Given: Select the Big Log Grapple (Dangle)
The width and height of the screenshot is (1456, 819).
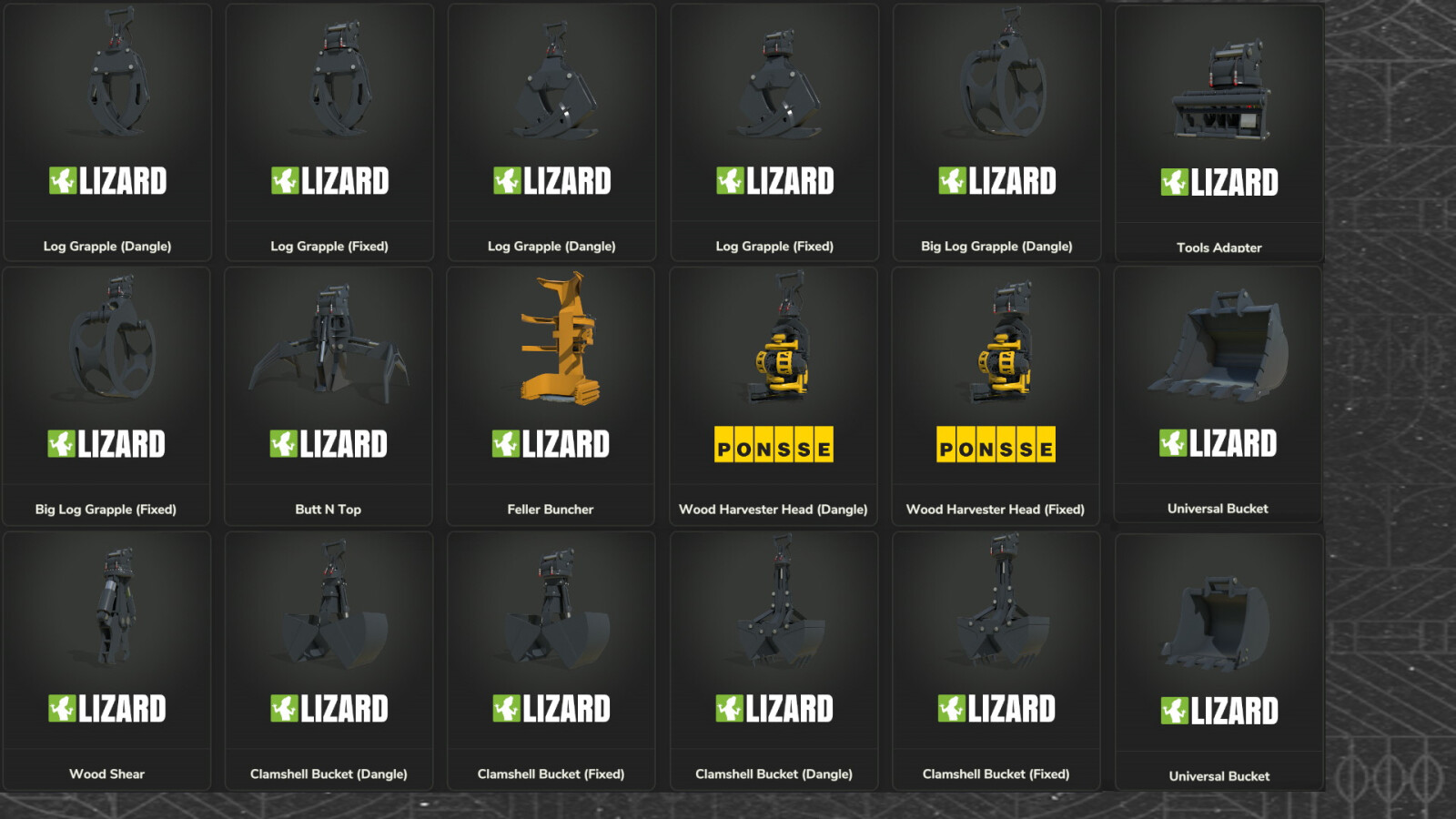Looking at the screenshot, I should tap(996, 127).
